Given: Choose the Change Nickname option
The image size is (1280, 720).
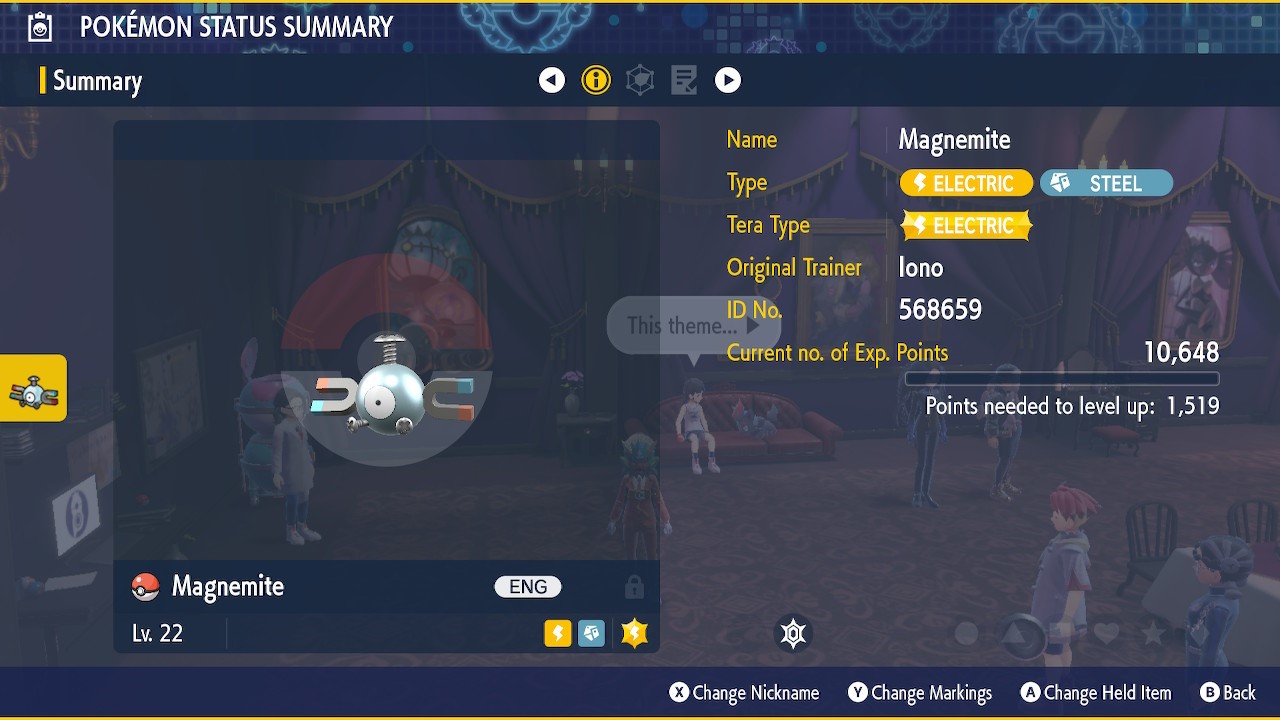Looking at the screenshot, I should pos(744,693).
